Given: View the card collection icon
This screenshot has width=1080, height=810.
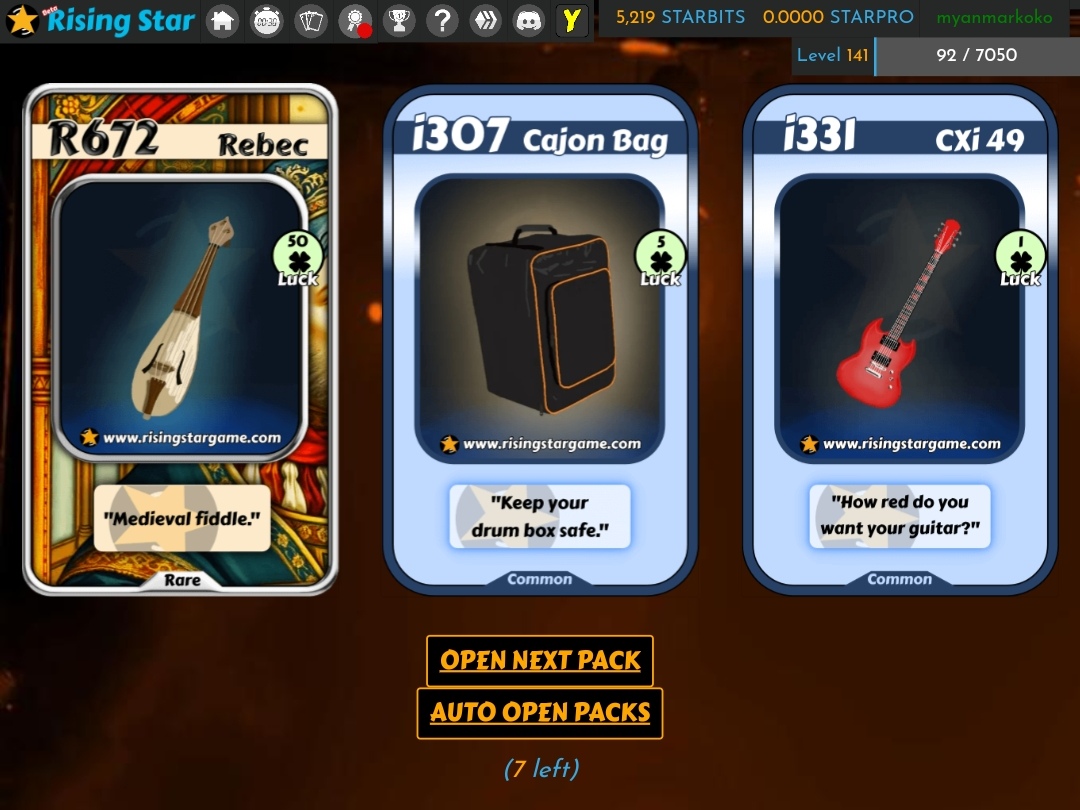Looking at the screenshot, I should (311, 21).
